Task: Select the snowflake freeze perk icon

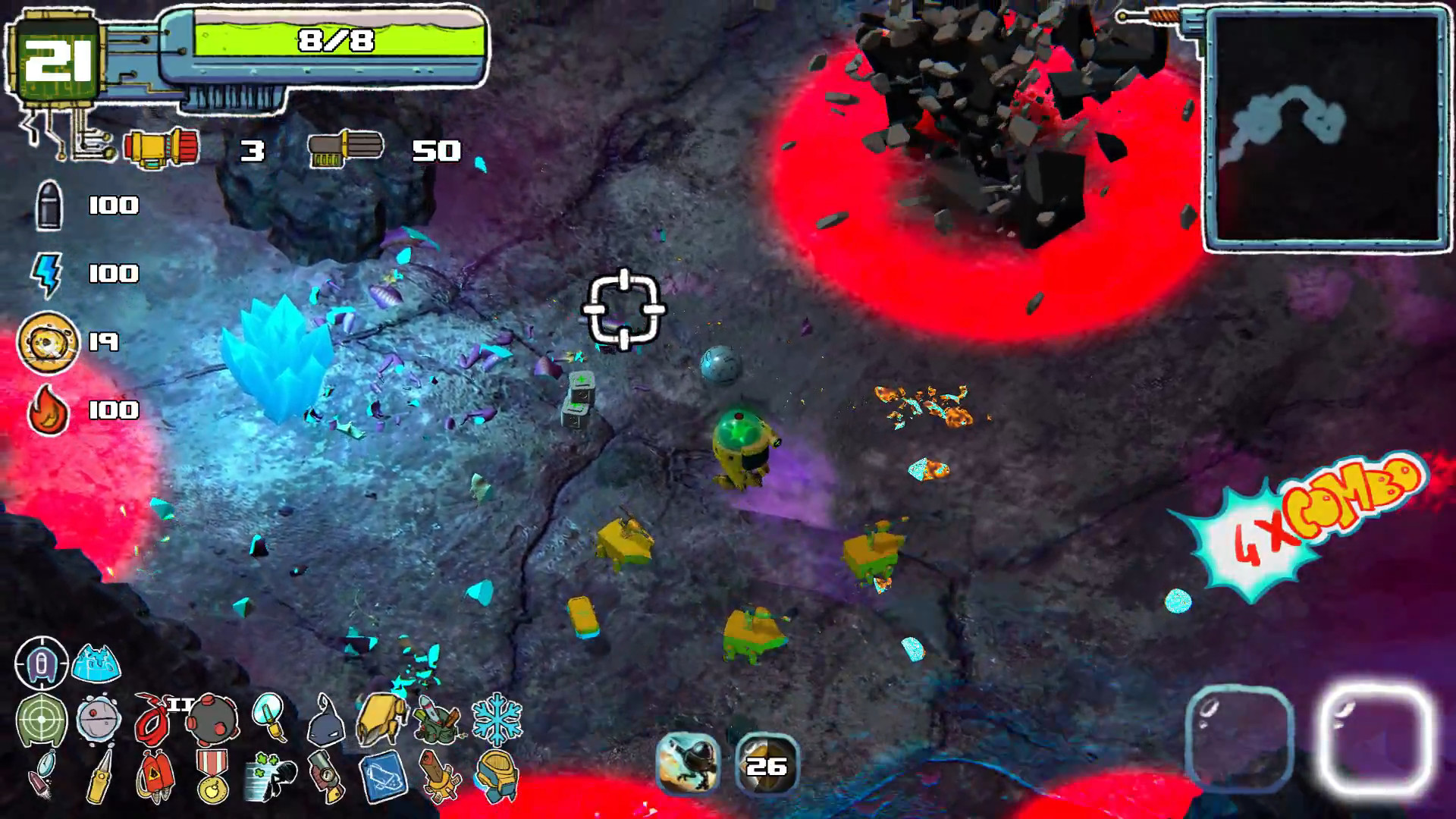Action: coord(496,719)
